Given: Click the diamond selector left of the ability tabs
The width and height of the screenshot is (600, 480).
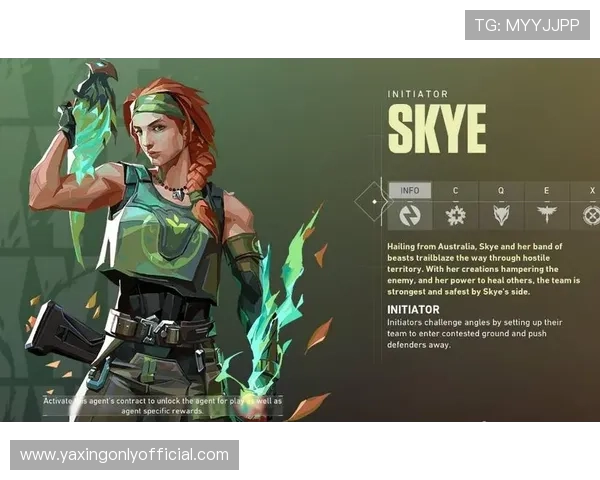Looking at the screenshot, I should (x=374, y=202).
